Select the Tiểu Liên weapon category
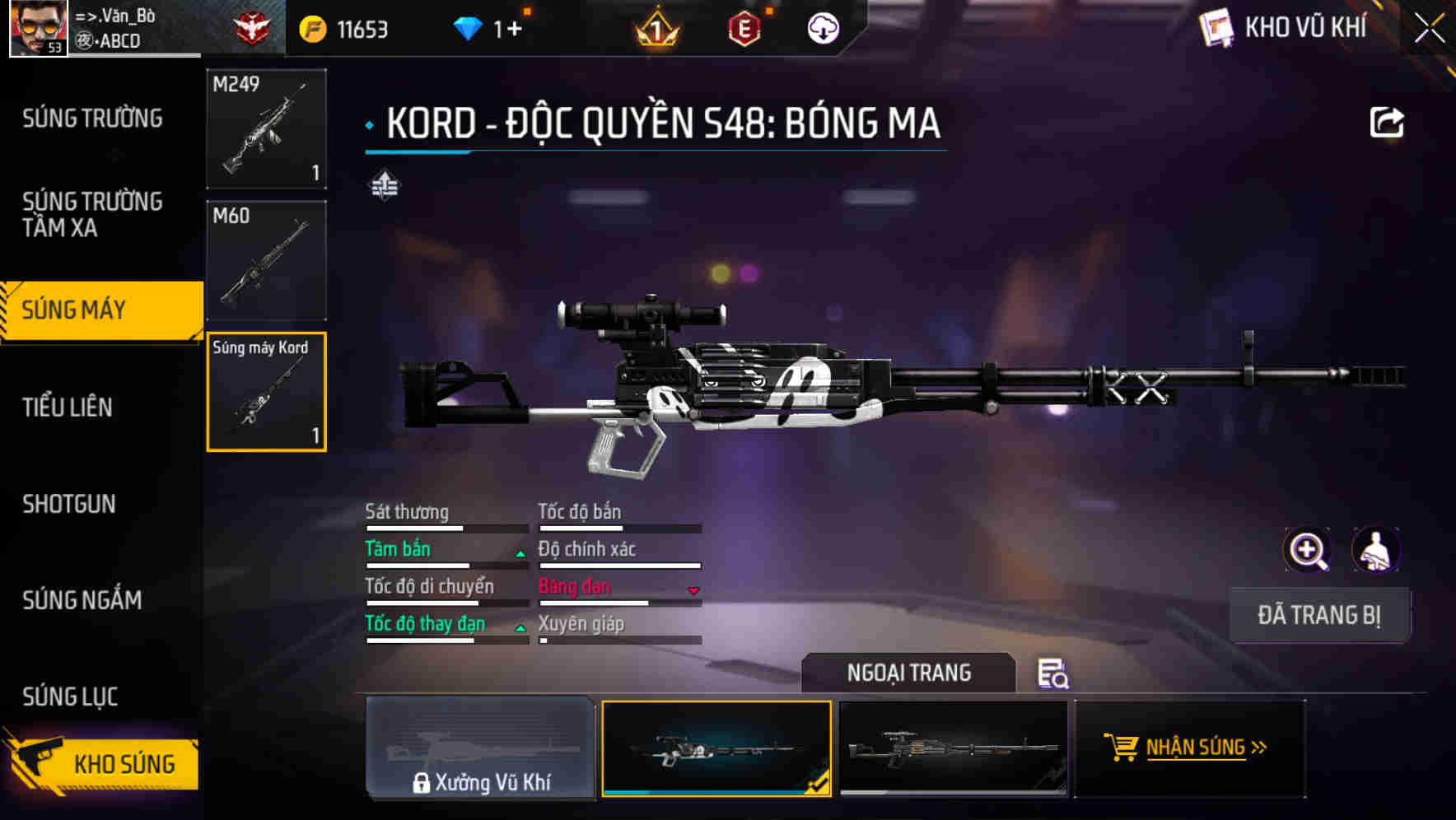This screenshot has width=1456, height=820. [68, 407]
